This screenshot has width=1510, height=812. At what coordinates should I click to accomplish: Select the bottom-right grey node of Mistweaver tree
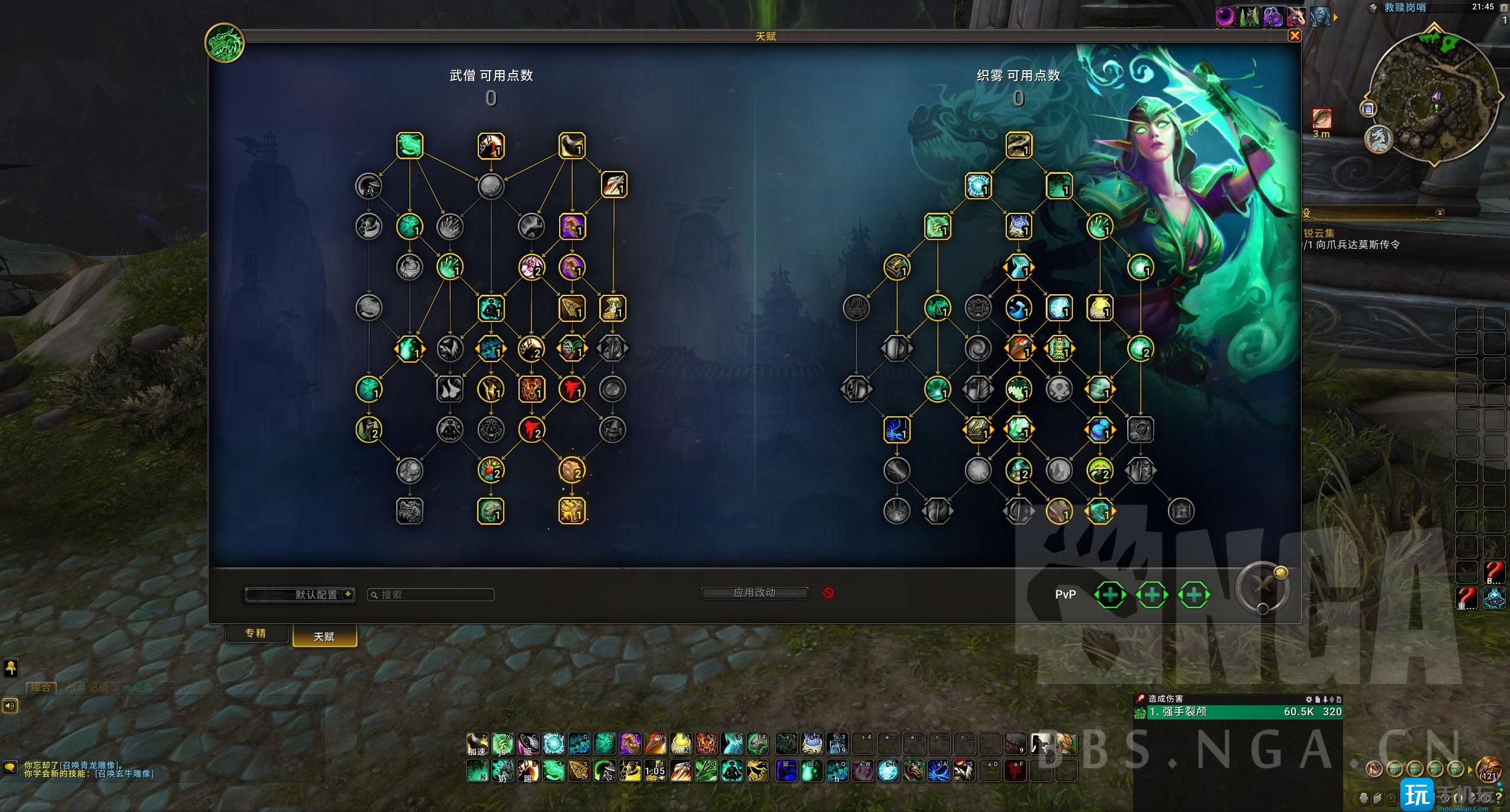[x=1181, y=511]
